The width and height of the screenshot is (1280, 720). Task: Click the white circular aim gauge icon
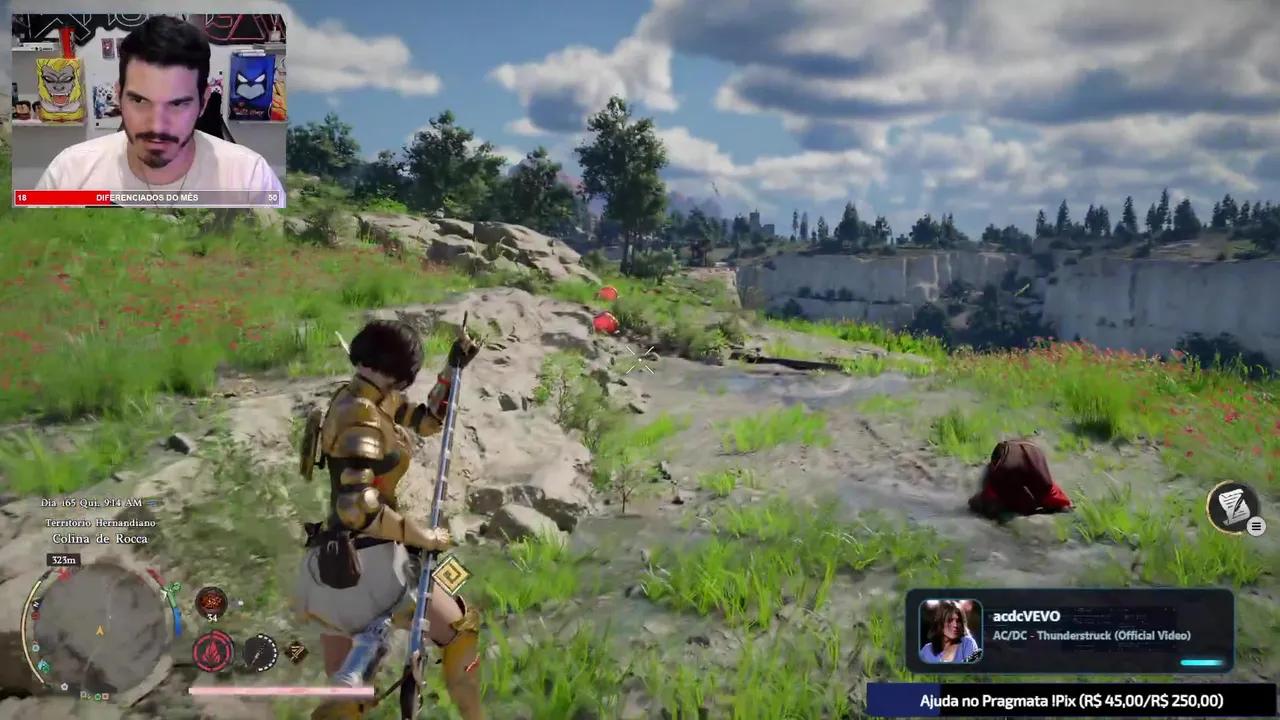point(262,652)
